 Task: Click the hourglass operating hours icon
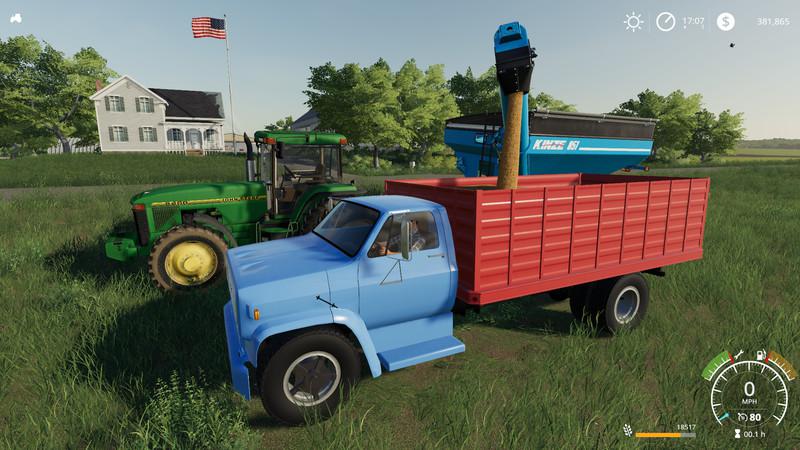737,433
